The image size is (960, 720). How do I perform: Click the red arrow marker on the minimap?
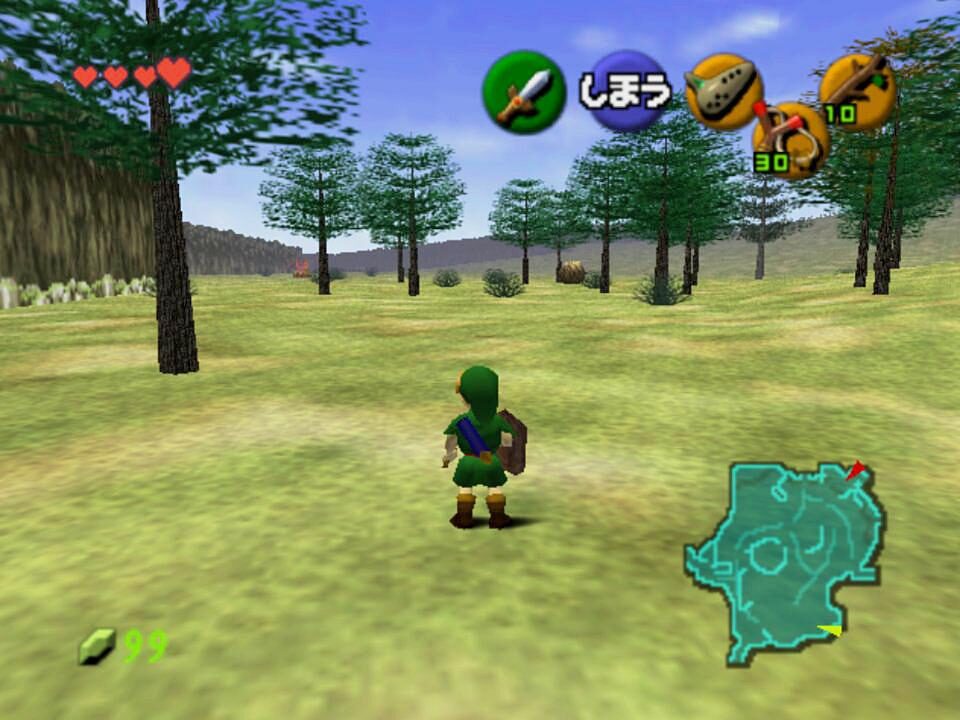855,470
